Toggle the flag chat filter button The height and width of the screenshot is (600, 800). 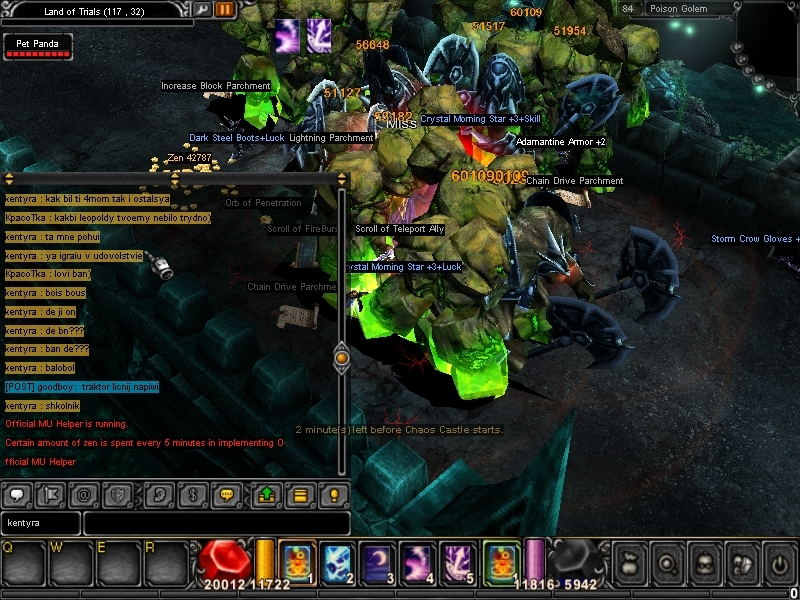pos(49,495)
